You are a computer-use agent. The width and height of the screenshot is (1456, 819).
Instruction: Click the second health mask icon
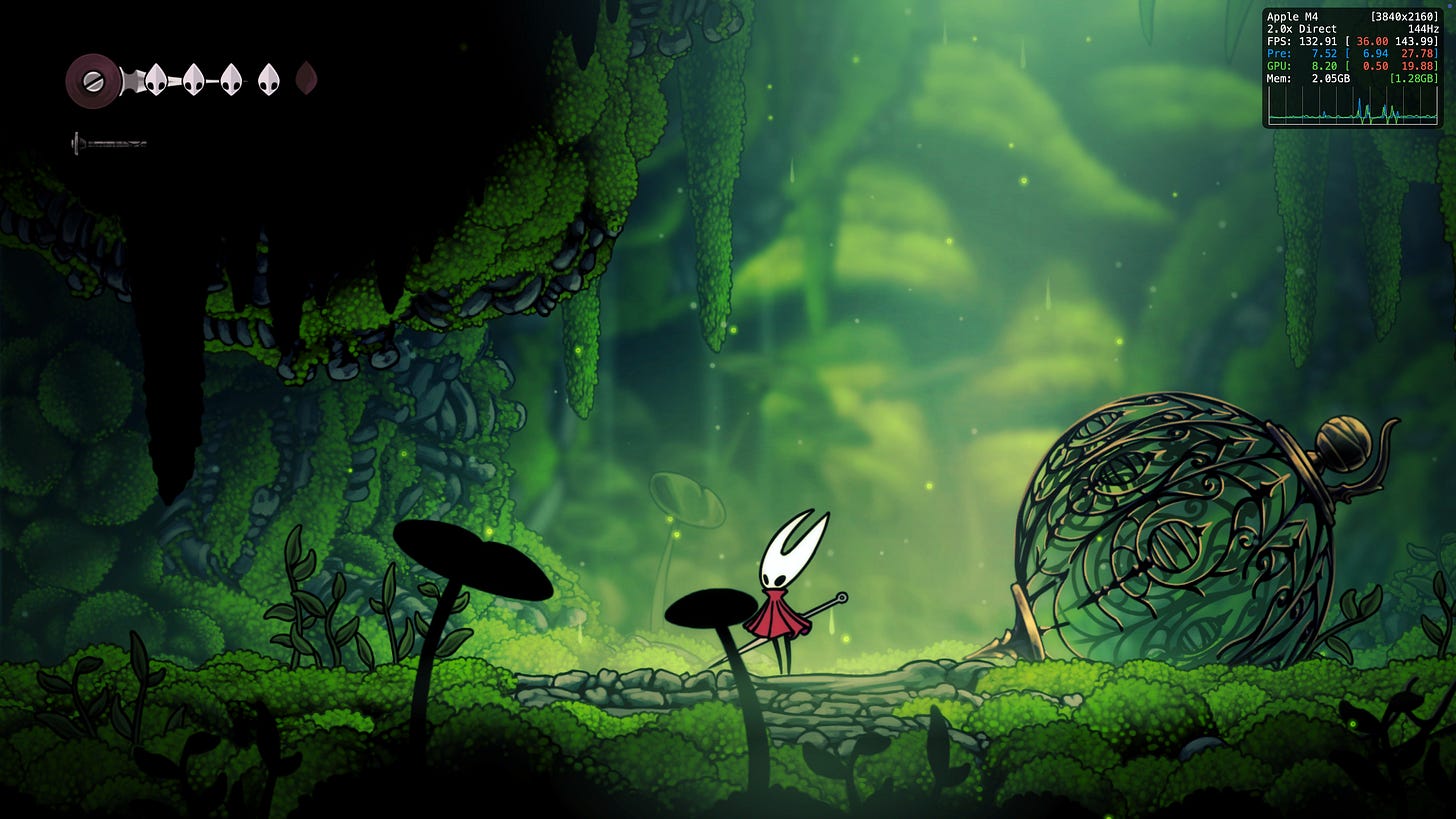pyautogui.click(x=192, y=79)
